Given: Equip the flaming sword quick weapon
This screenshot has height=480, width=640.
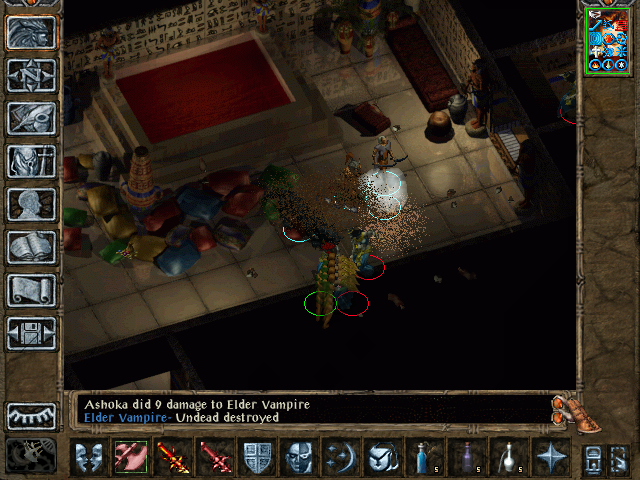Looking at the screenshot, I should click(172, 458).
